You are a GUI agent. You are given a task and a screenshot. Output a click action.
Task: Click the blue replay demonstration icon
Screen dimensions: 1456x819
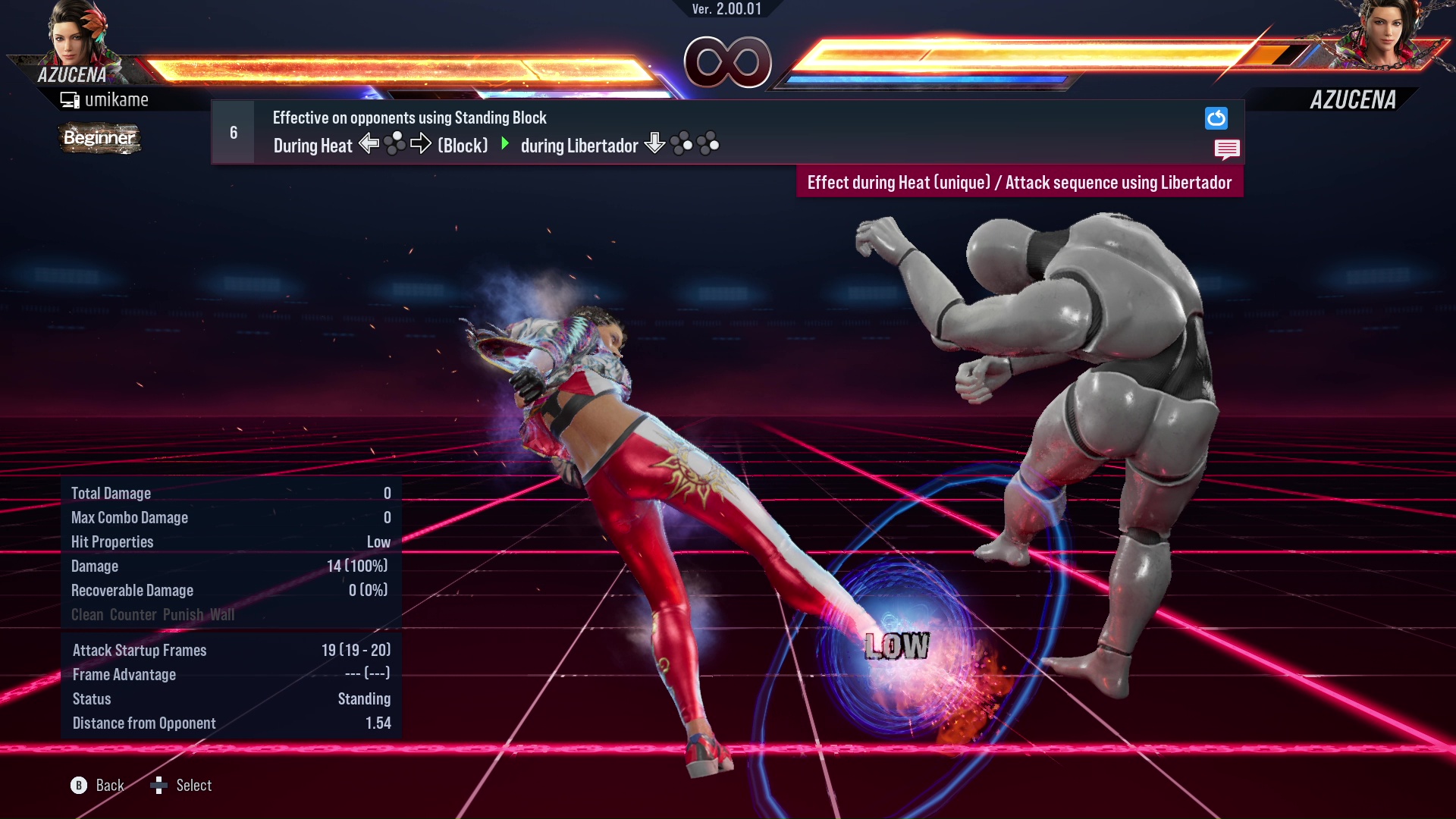tap(1216, 118)
